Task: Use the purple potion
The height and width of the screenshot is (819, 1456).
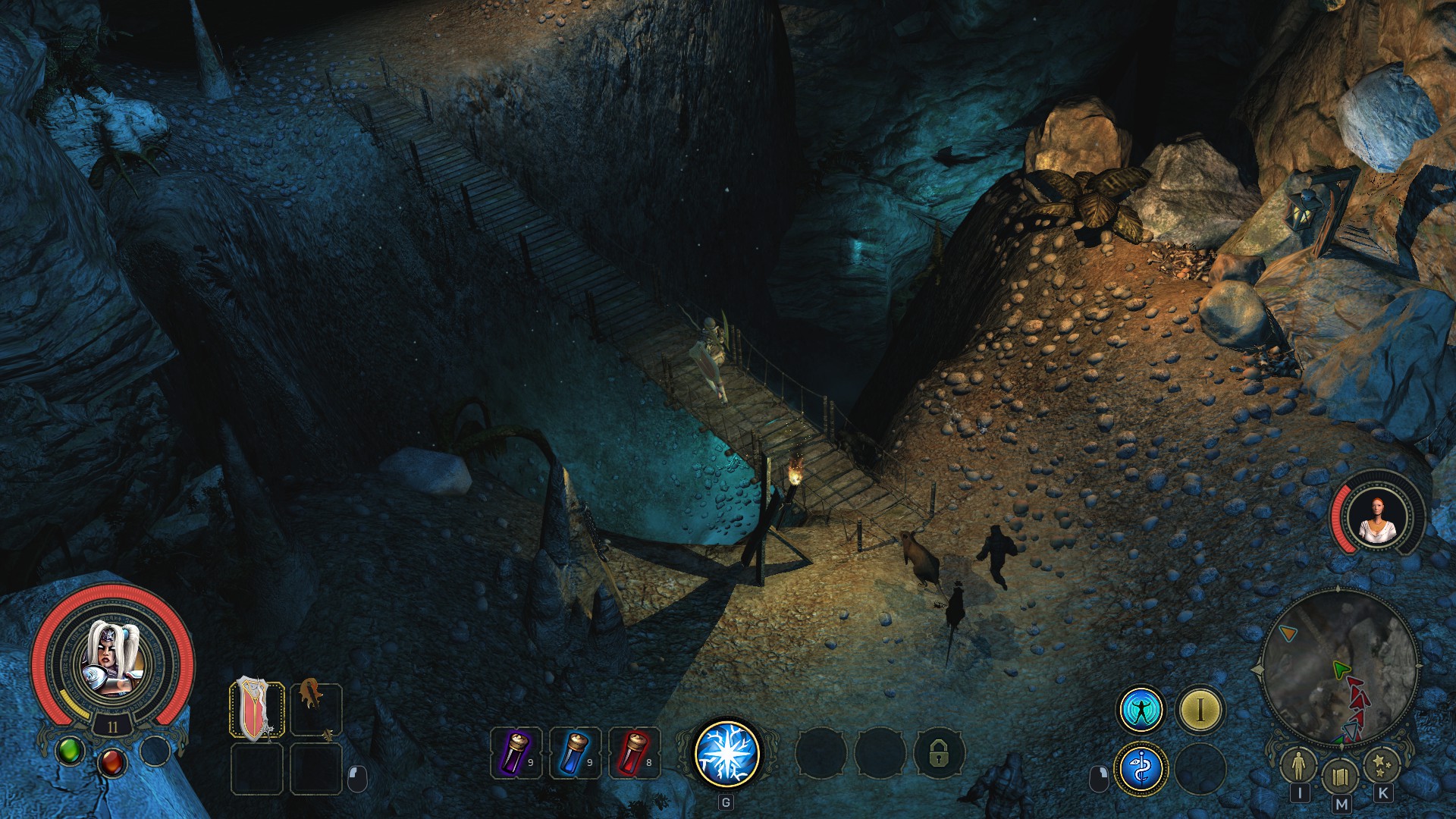Action: [516, 753]
